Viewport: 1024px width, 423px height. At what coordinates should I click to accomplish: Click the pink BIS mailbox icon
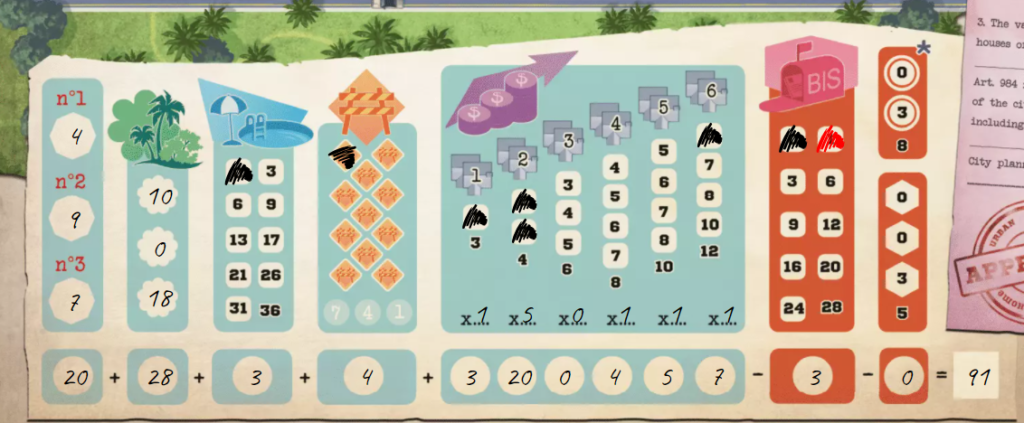click(808, 78)
